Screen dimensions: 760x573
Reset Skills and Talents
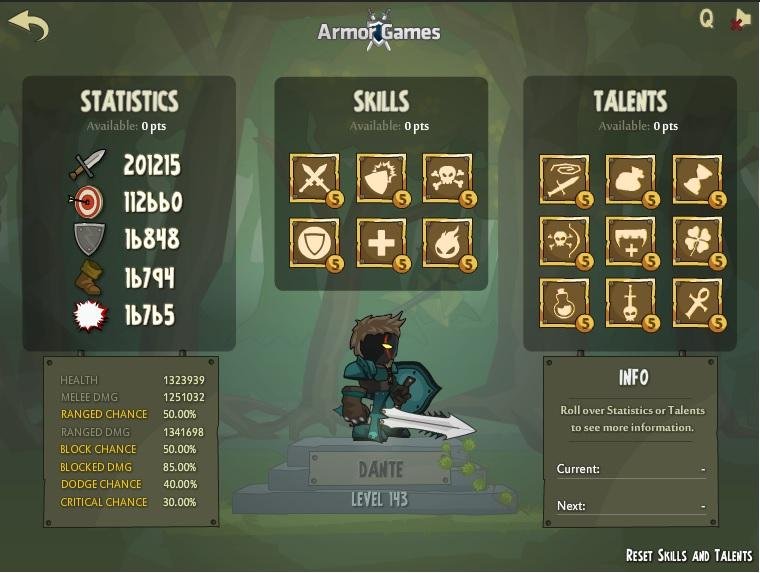click(689, 555)
